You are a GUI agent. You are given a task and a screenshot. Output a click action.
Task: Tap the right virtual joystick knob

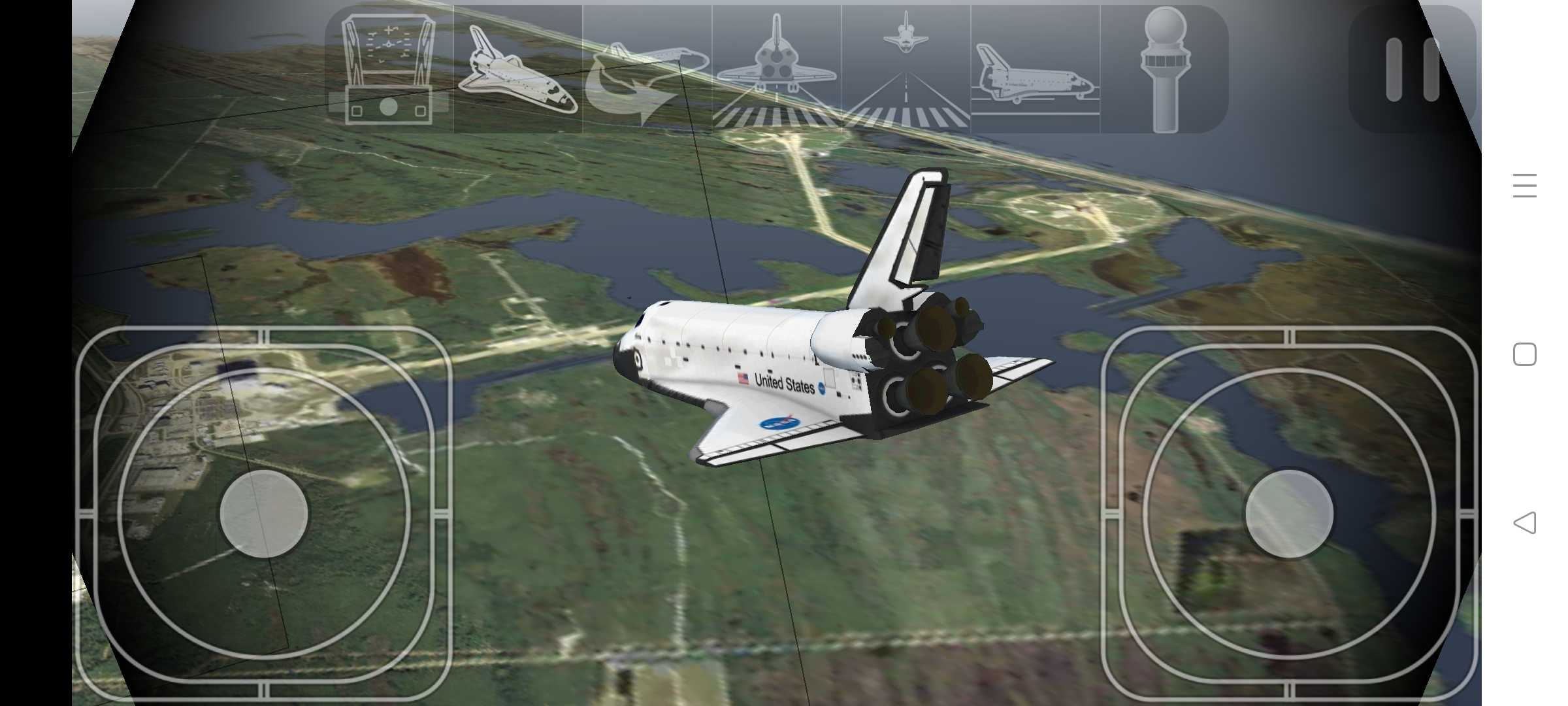pos(1289,514)
